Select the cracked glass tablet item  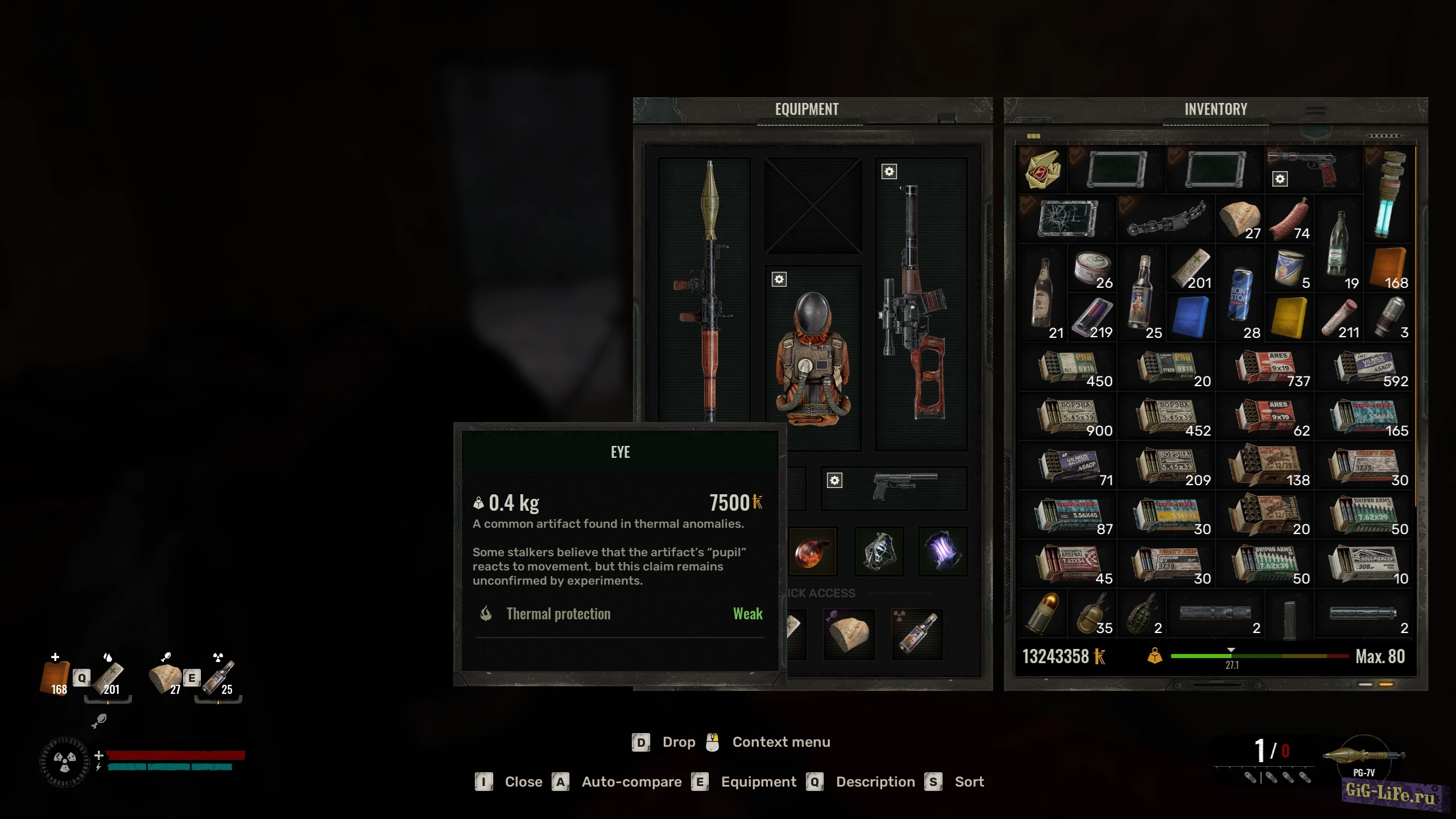coord(1068,218)
